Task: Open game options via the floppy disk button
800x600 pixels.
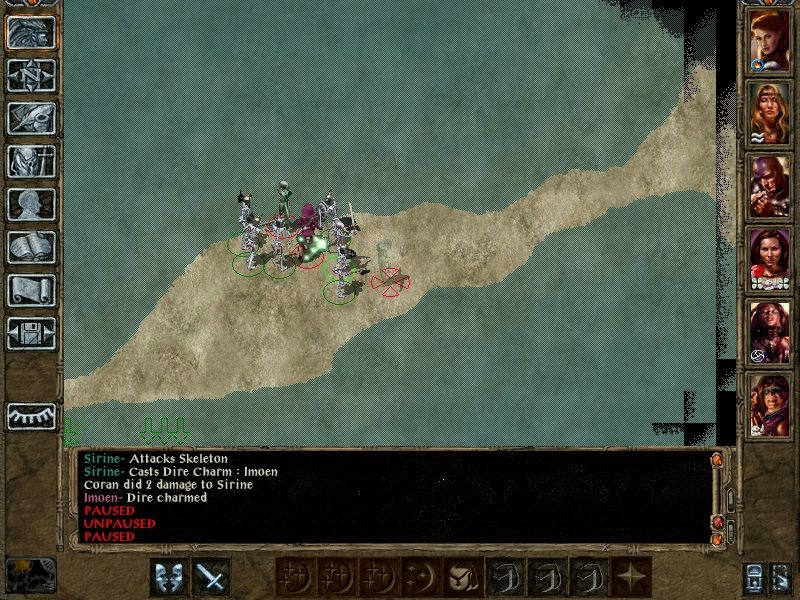Action: 31,333
